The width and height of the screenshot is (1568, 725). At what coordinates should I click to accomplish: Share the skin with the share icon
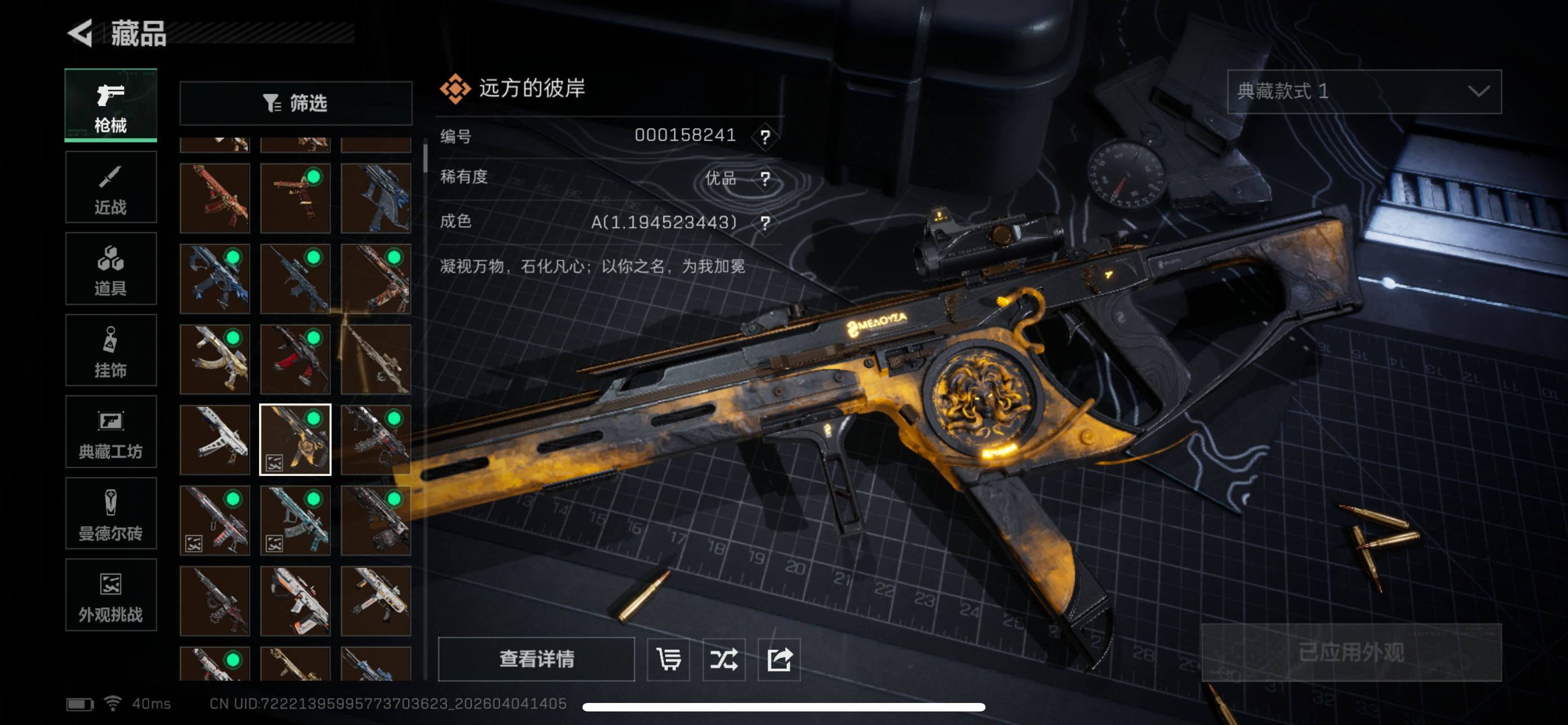(779, 658)
